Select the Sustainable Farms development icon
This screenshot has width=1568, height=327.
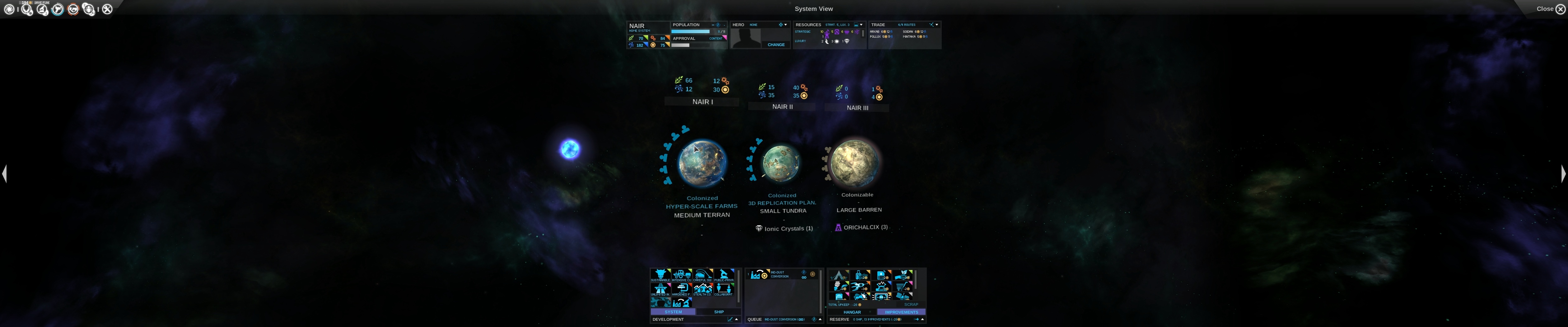pos(661,274)
